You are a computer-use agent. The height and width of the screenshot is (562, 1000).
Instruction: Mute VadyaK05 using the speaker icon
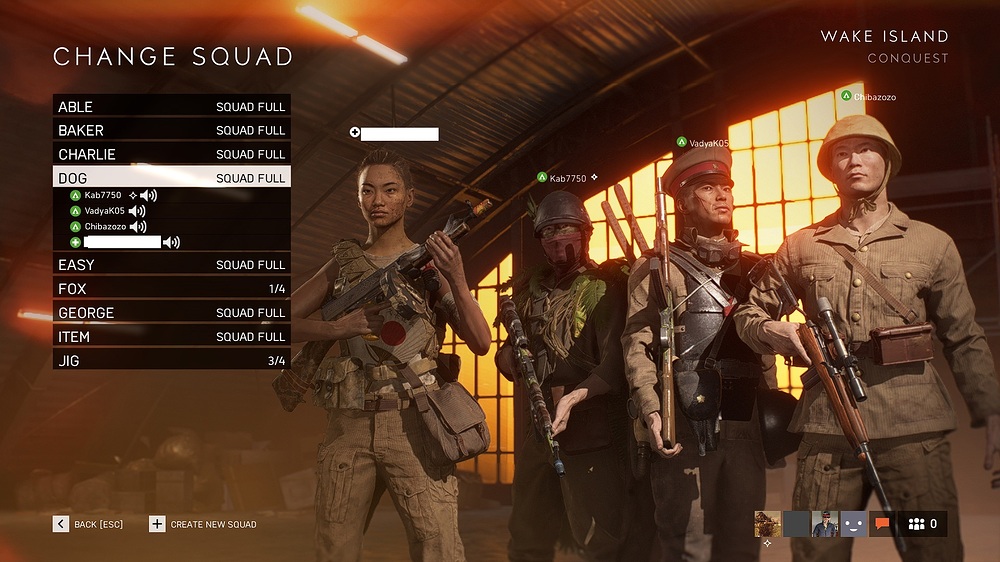[x=137, y=211]
